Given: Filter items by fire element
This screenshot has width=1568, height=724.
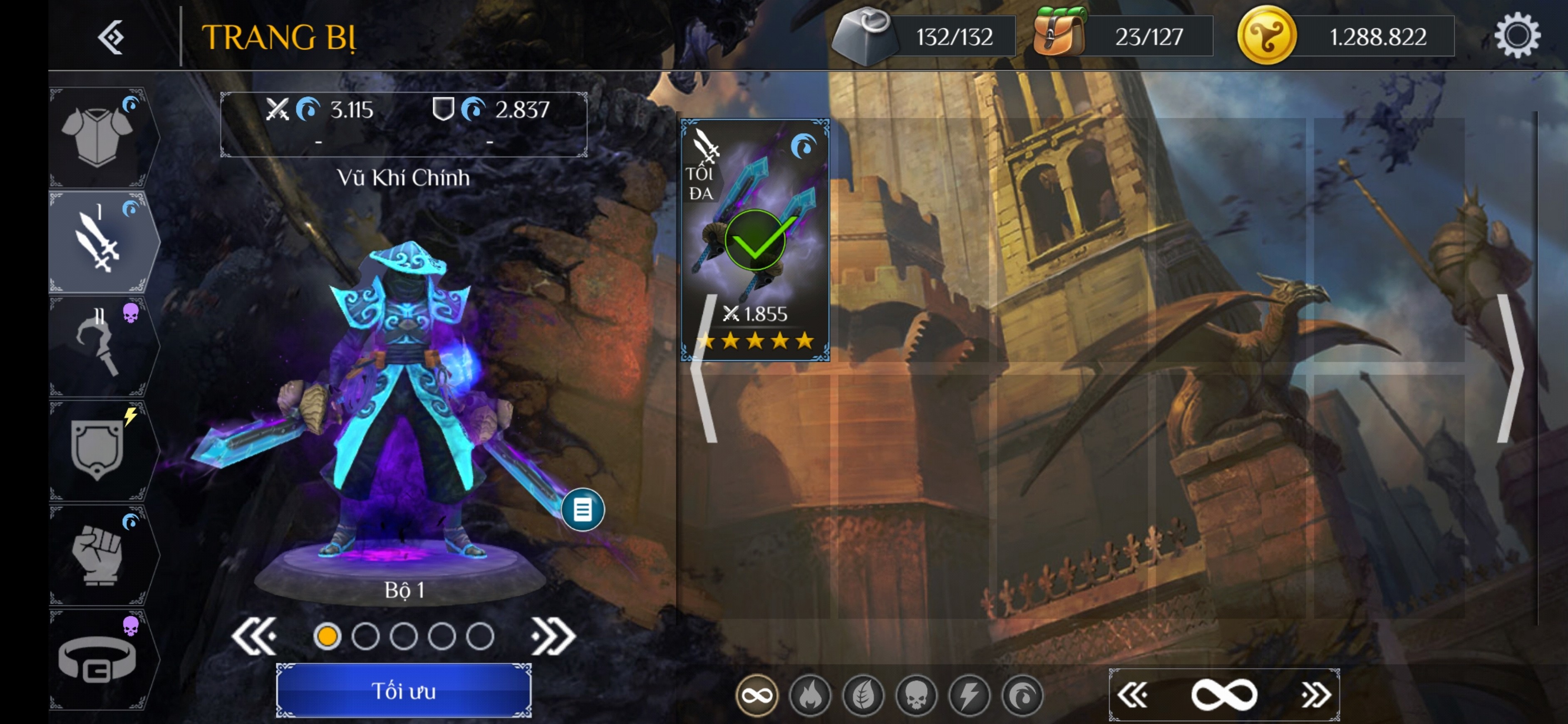Looking at the screenshot, I should [809, 695].
